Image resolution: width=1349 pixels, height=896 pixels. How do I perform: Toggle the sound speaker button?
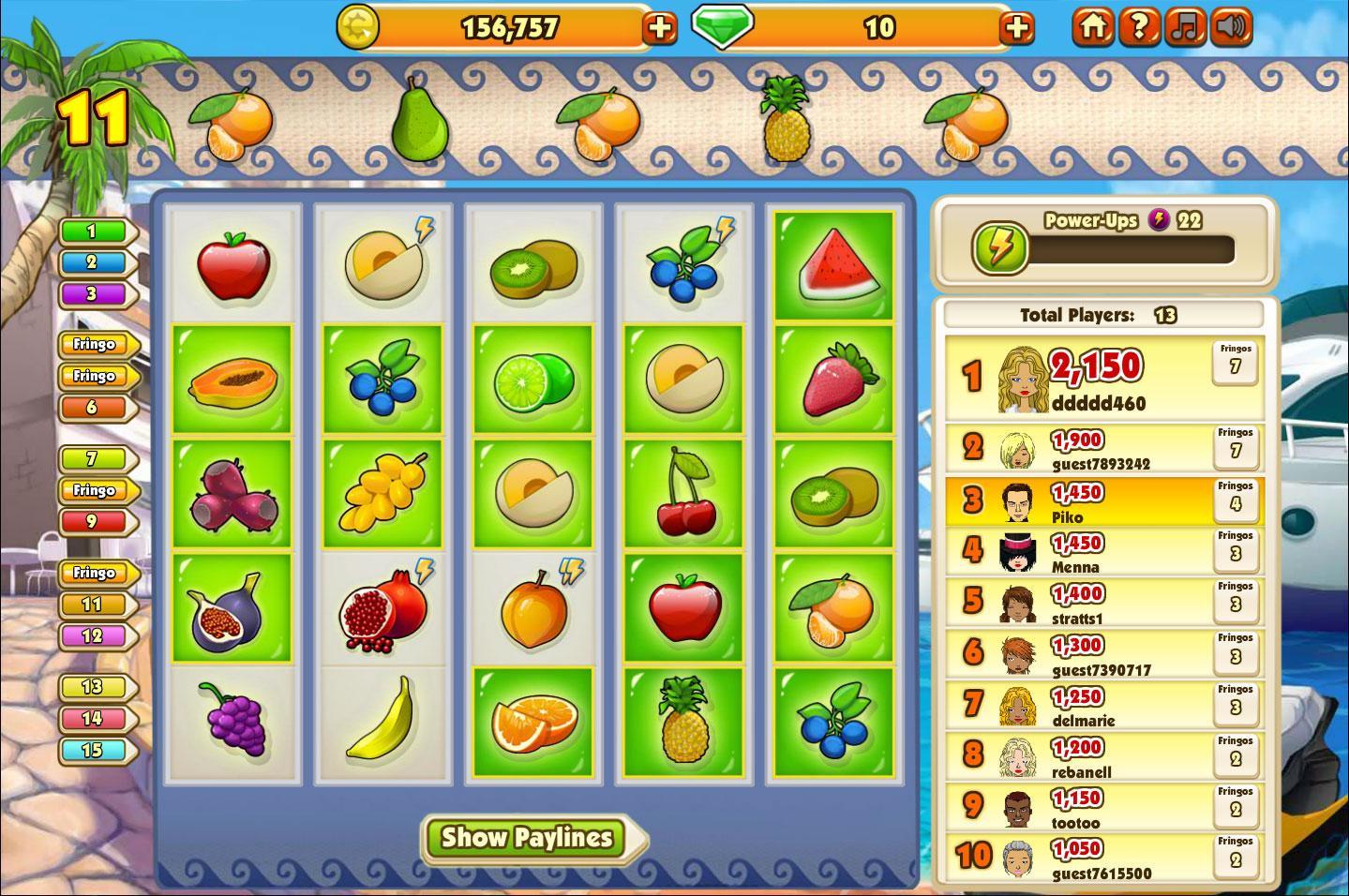[1231, 27]
